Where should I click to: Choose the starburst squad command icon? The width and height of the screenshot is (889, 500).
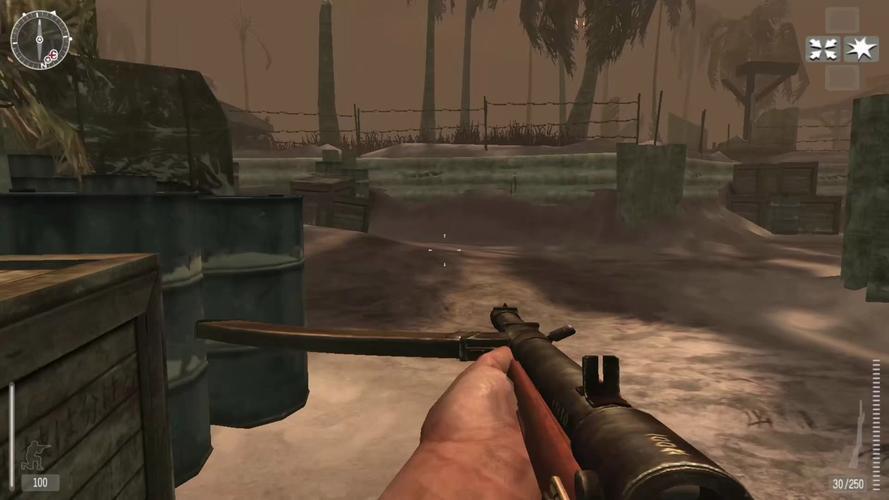click(861, 49)
